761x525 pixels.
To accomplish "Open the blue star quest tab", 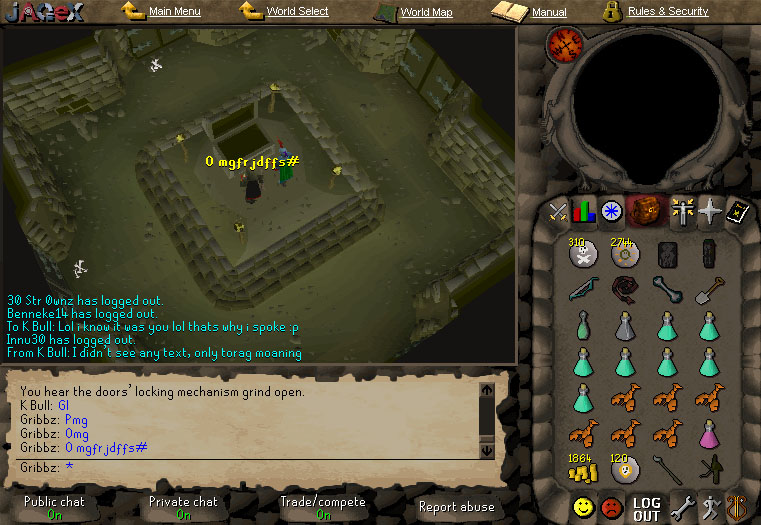I will 611,211.
